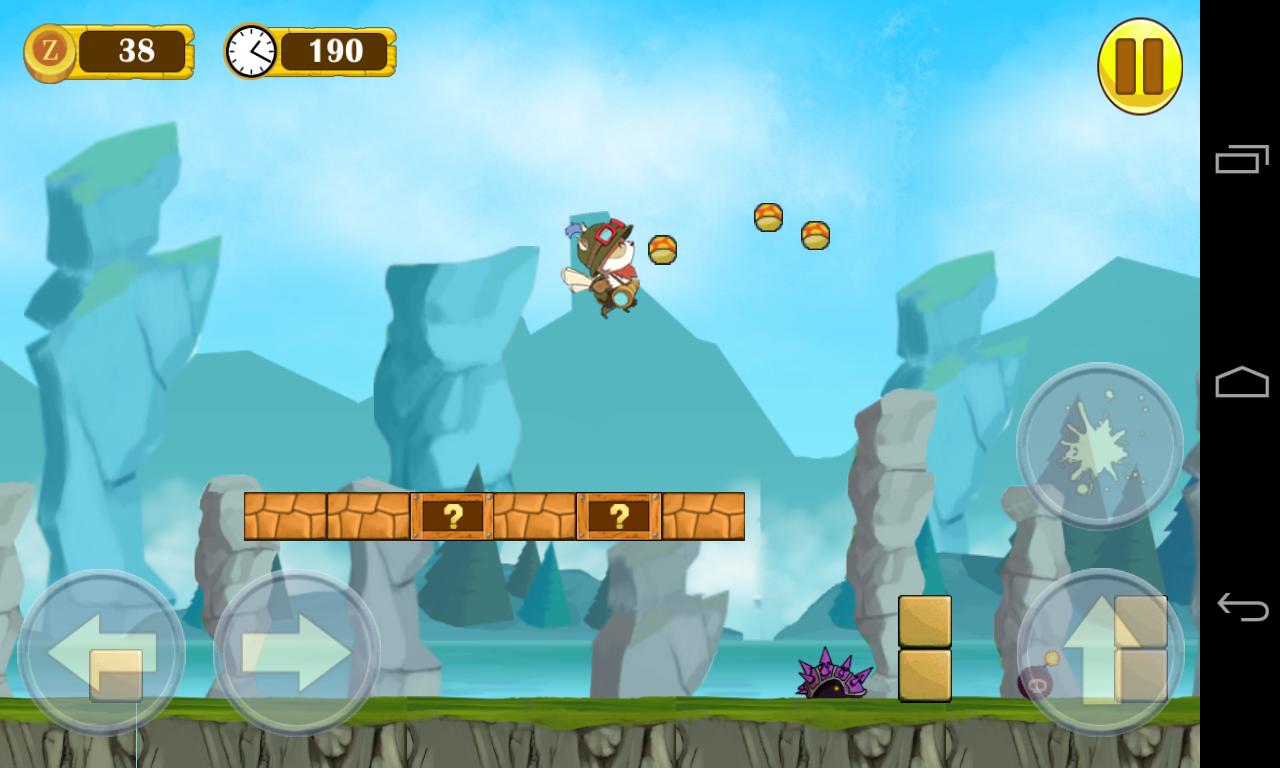Screen dimensions: 1280x768
Task: Tap the right movement arrow
Action: [293, 652]
